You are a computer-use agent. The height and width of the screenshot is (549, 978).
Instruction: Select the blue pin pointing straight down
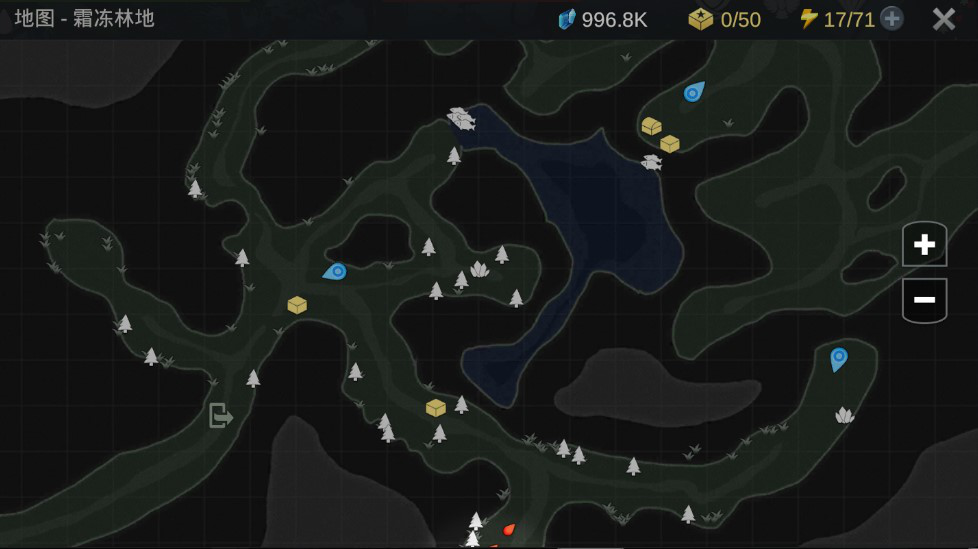coord(838,358)
